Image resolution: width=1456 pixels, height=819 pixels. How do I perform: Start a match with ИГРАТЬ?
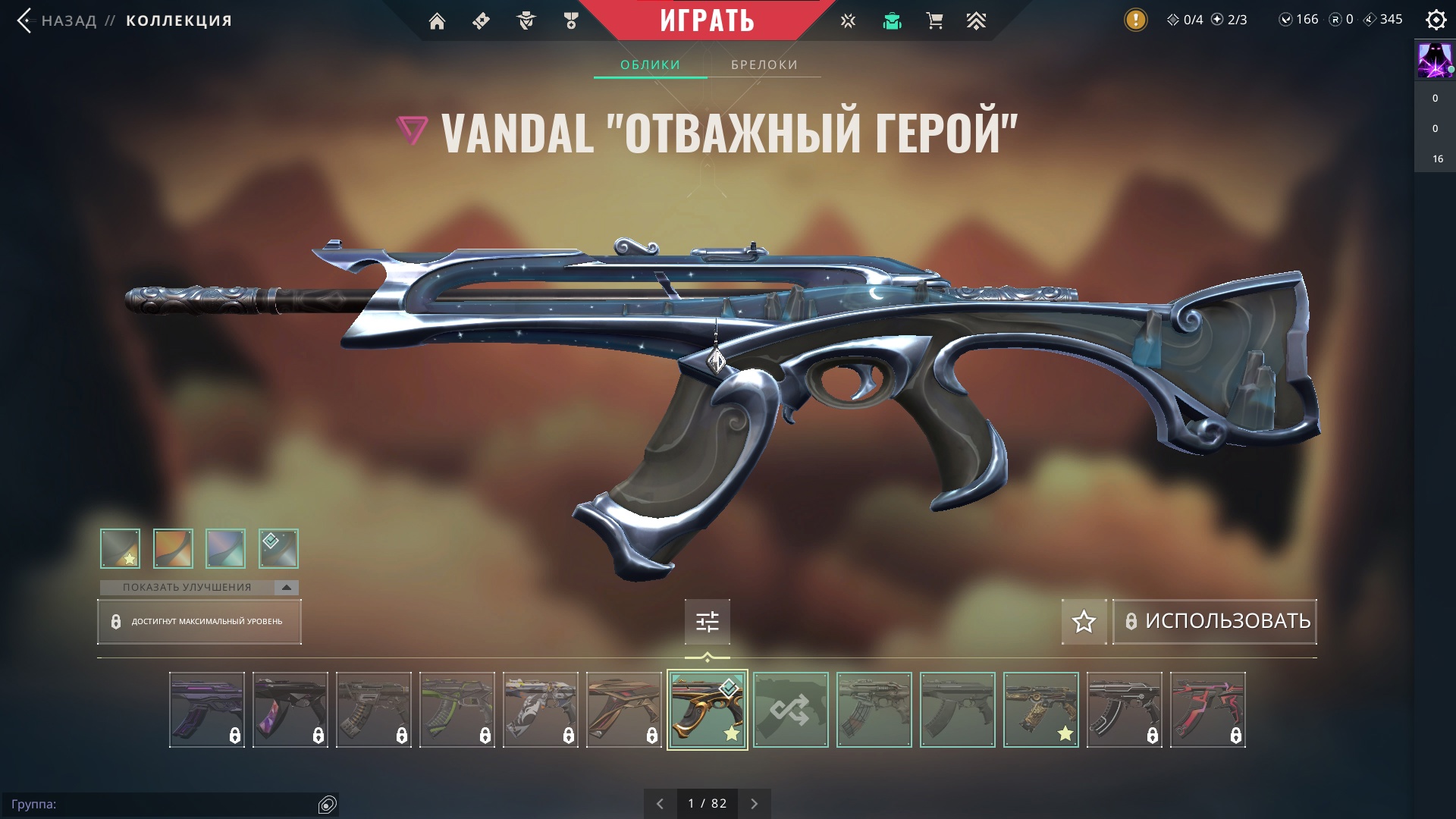707,20
